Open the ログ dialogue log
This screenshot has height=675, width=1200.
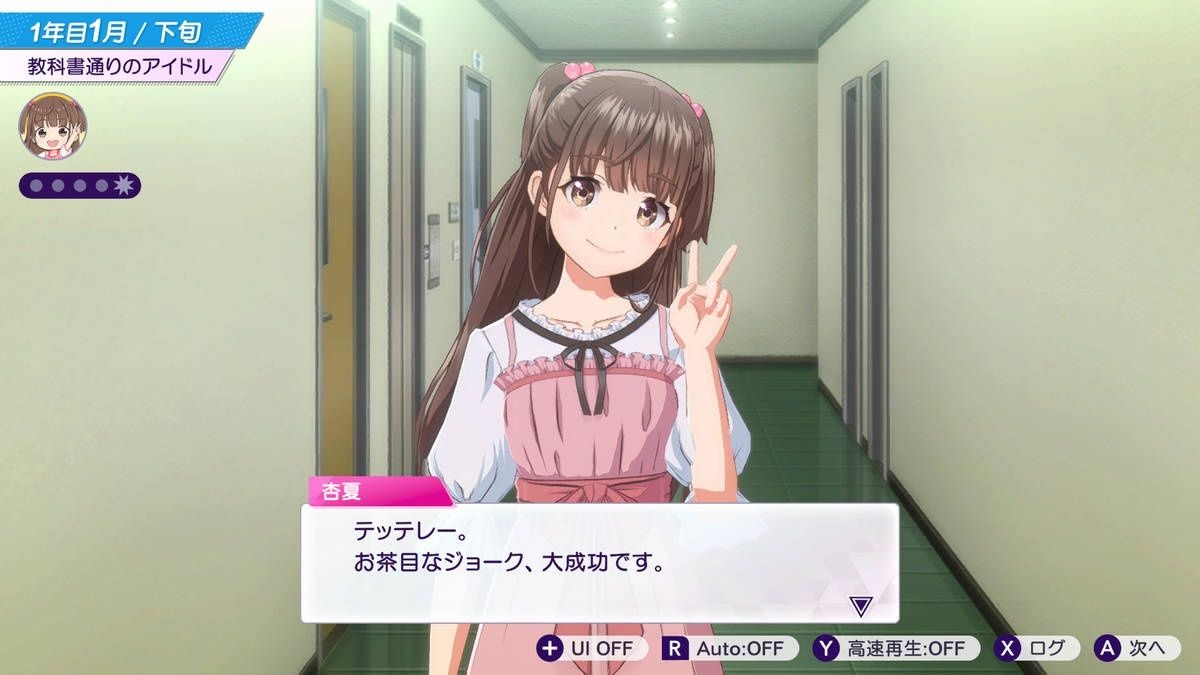point(1036,648)
